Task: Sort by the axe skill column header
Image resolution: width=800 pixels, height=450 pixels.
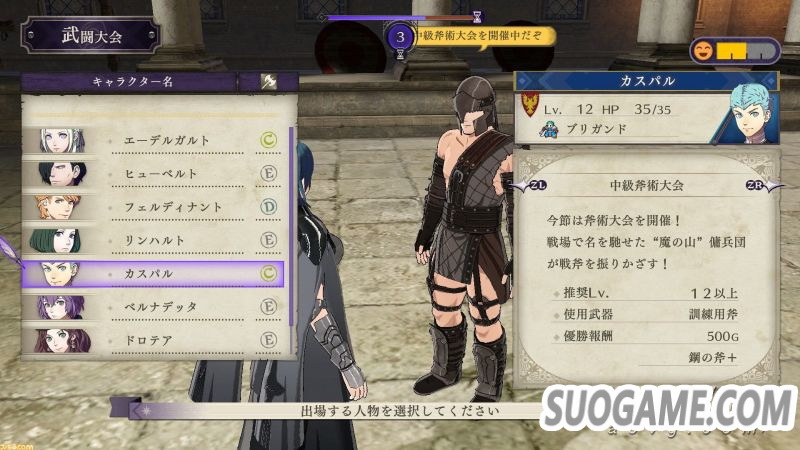Action: [x=268, y=82]
